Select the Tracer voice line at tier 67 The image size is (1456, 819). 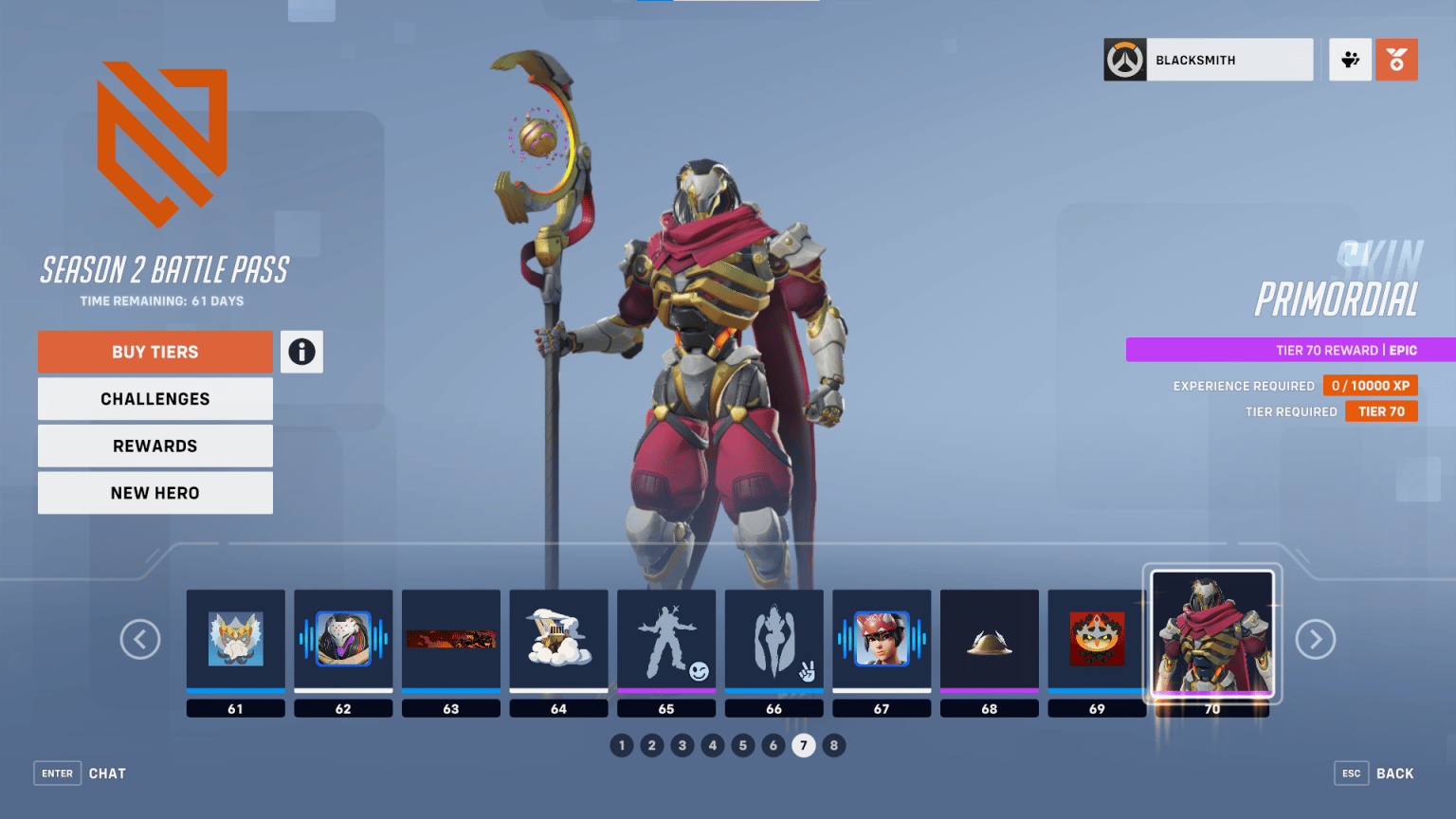[882, 637]
